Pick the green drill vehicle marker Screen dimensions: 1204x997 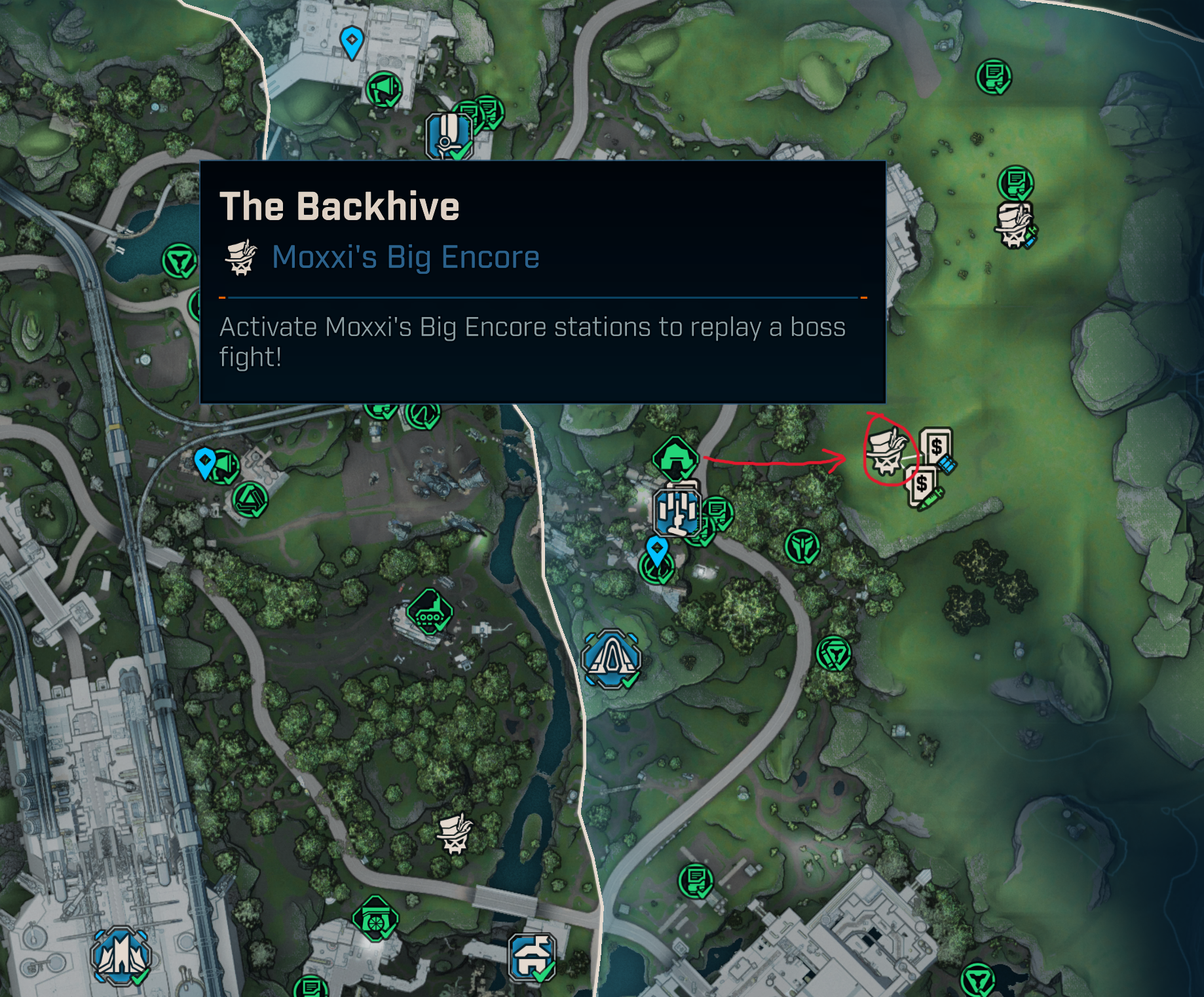[x=429, y=612]
